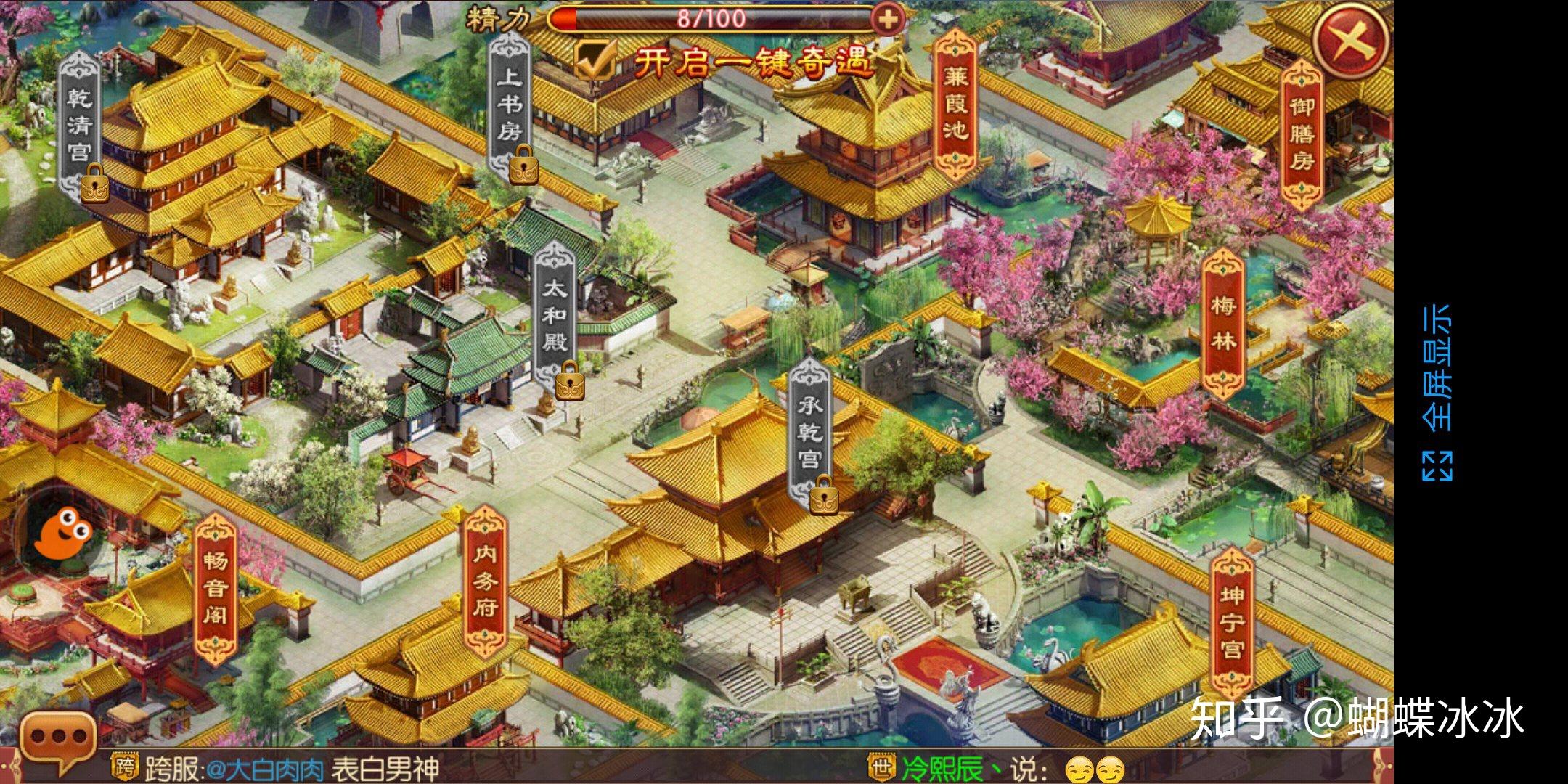Screen dimensions: 1568x784
Task: Choose the locked 太和殿 banner
Action: pos(555,321)
